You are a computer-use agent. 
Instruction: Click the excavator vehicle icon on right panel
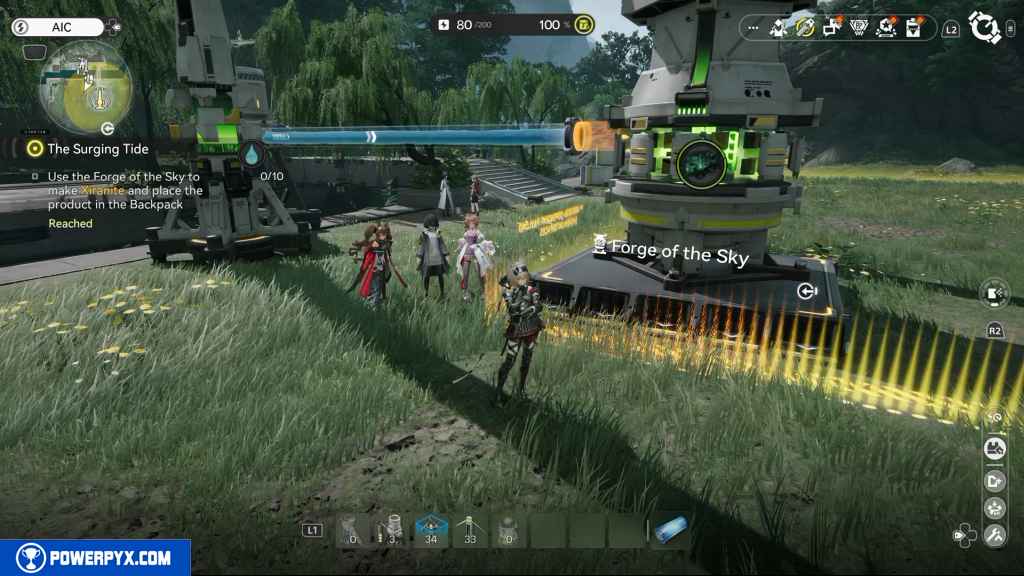tap(994, 448)
